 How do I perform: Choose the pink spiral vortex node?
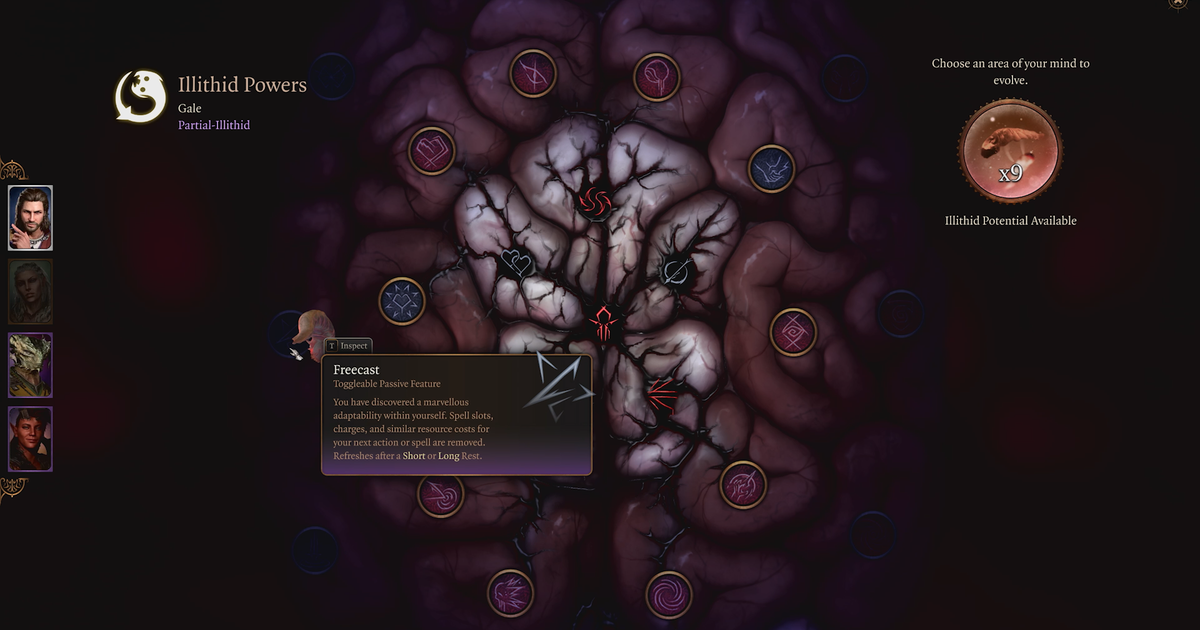tap(669, 594)
